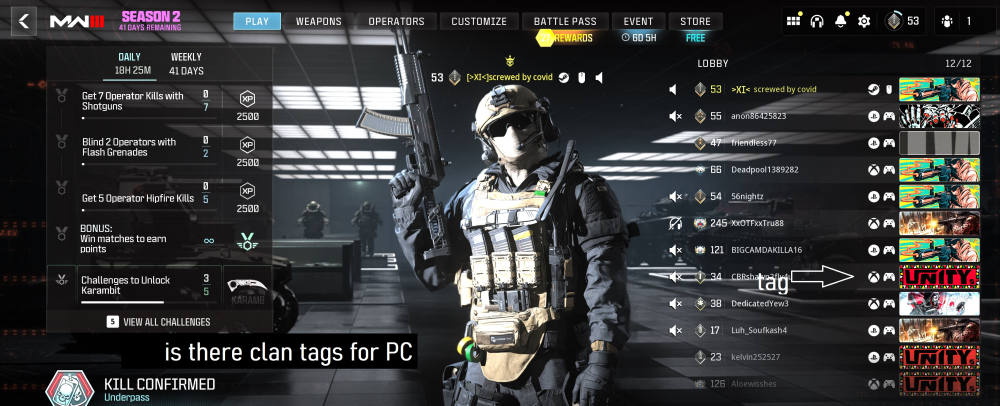
Task: Switch to the Event tab
Action: [x=638, y=21]
